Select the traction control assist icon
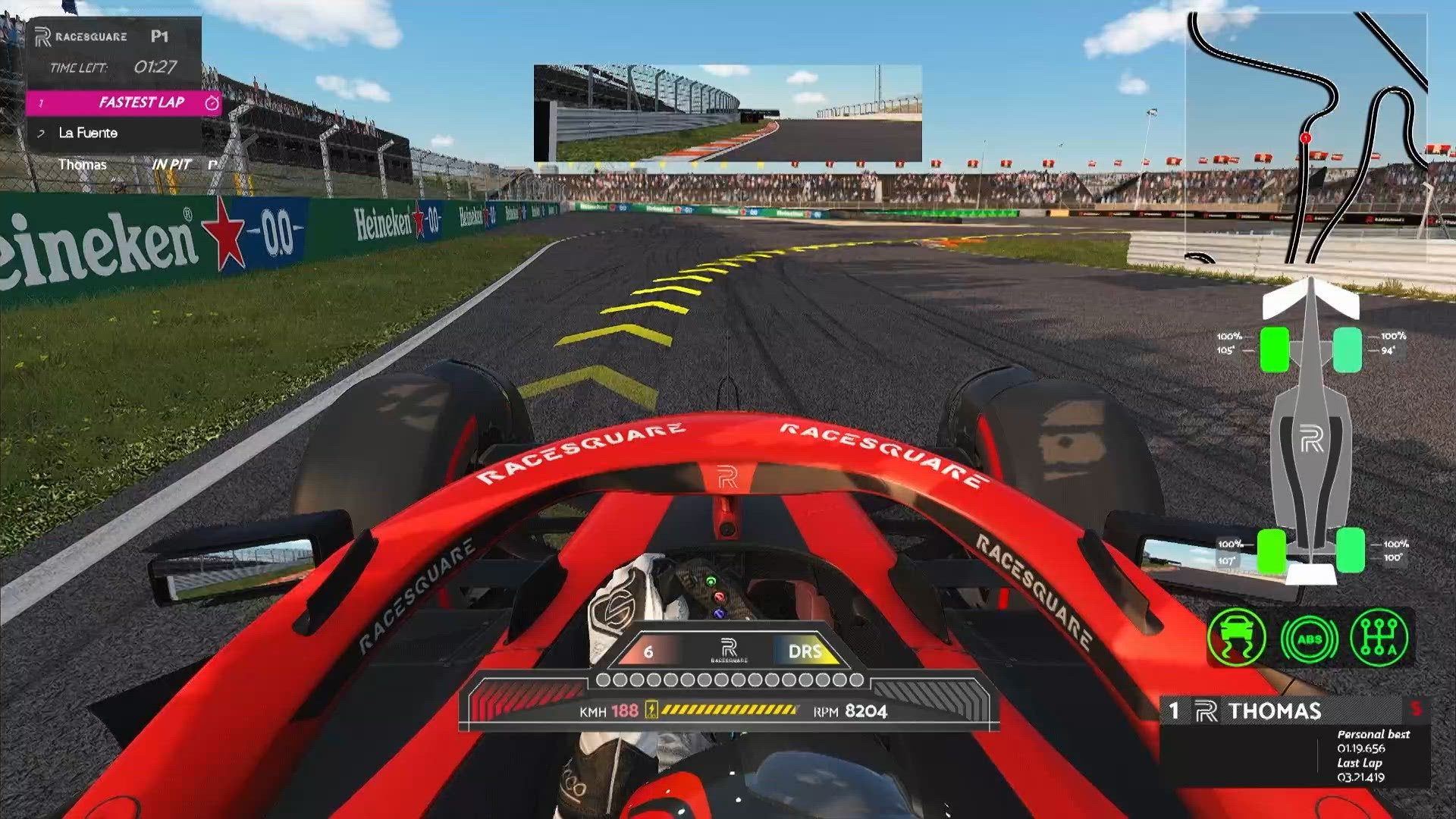This screenshot has height=819, width=1456. [x=1237, y=638]
